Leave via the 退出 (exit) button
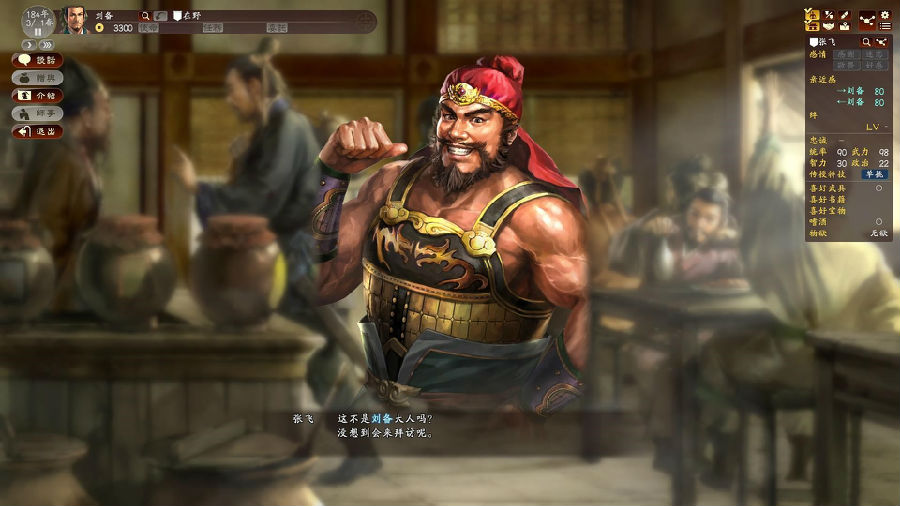Screen dimensions: 900x506 [x=38, y=132]
